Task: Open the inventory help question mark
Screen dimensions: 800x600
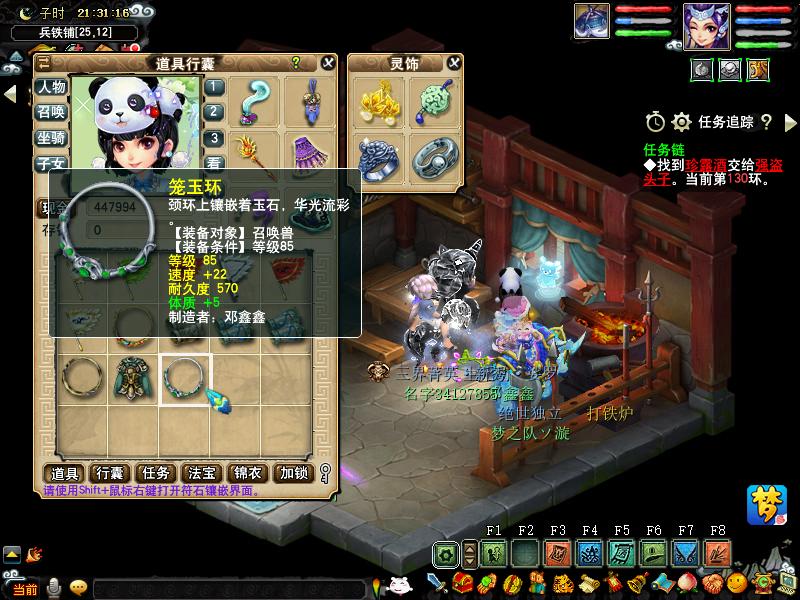Action: point(295,63)
